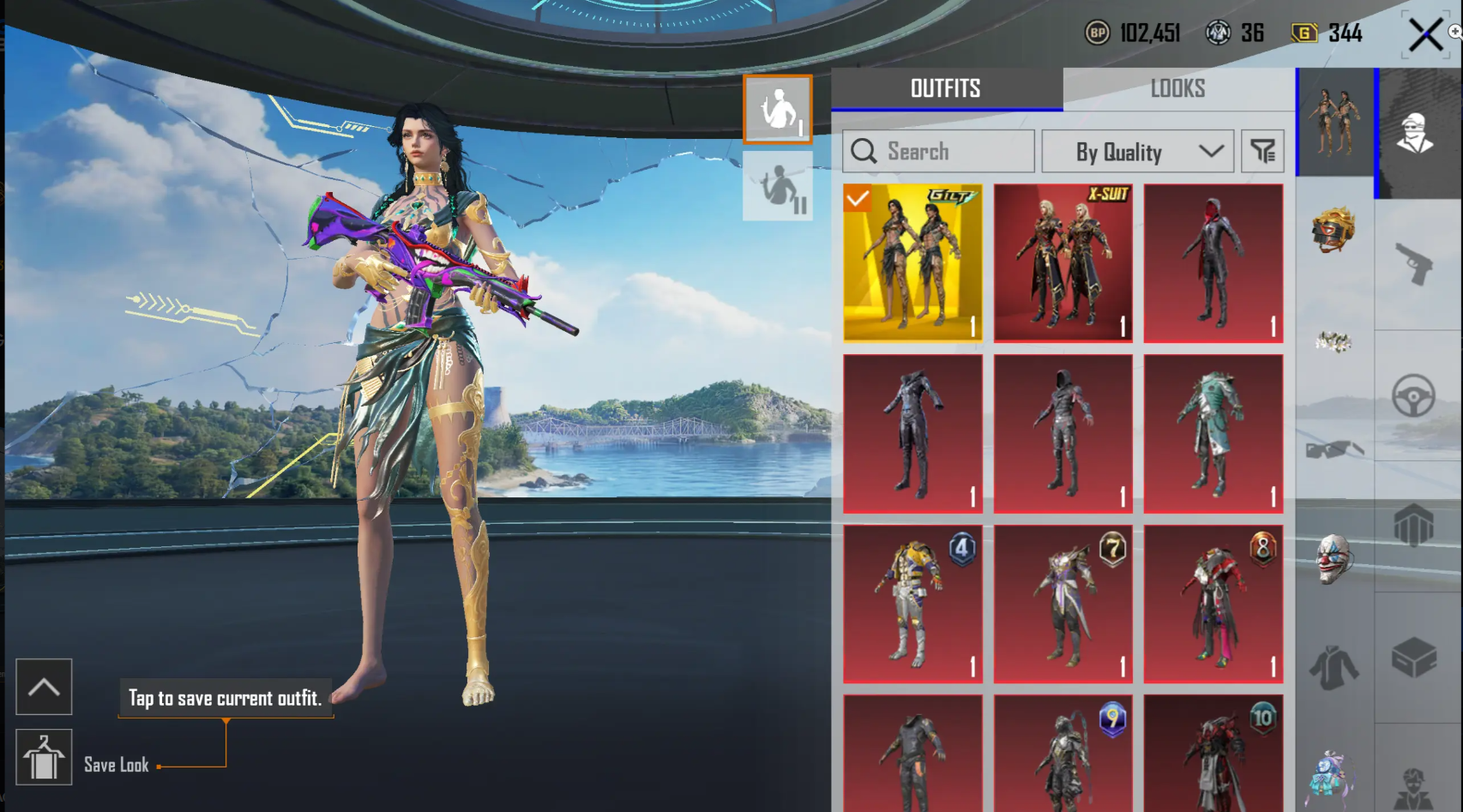Select the X-SUIT outfit thumbnail
The width and height of the screenshot is (1463, 812).
click(1063, 262)
